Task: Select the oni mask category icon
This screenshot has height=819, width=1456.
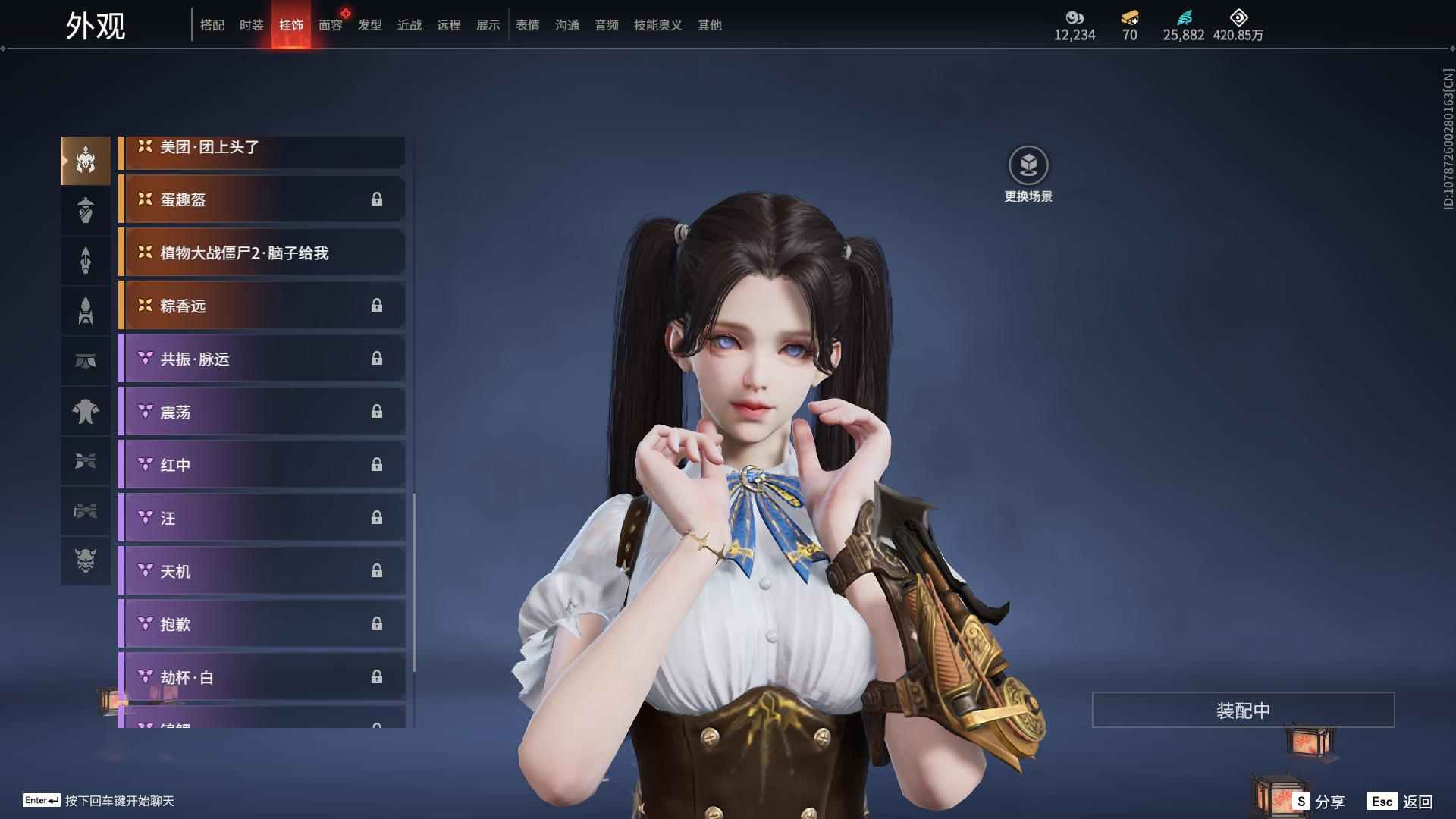Action: (86, 560)
